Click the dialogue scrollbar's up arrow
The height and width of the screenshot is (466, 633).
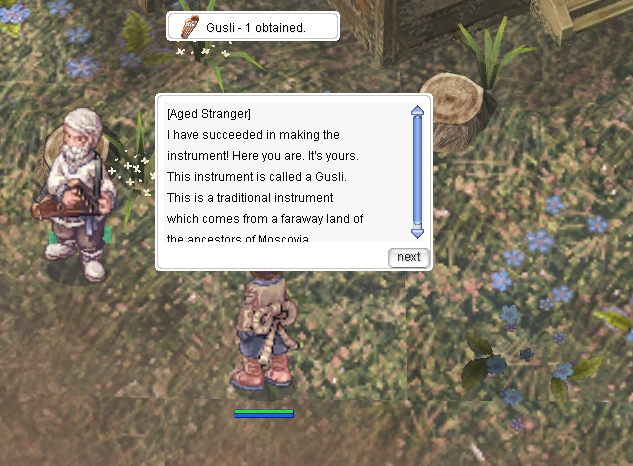click(418, 110)
